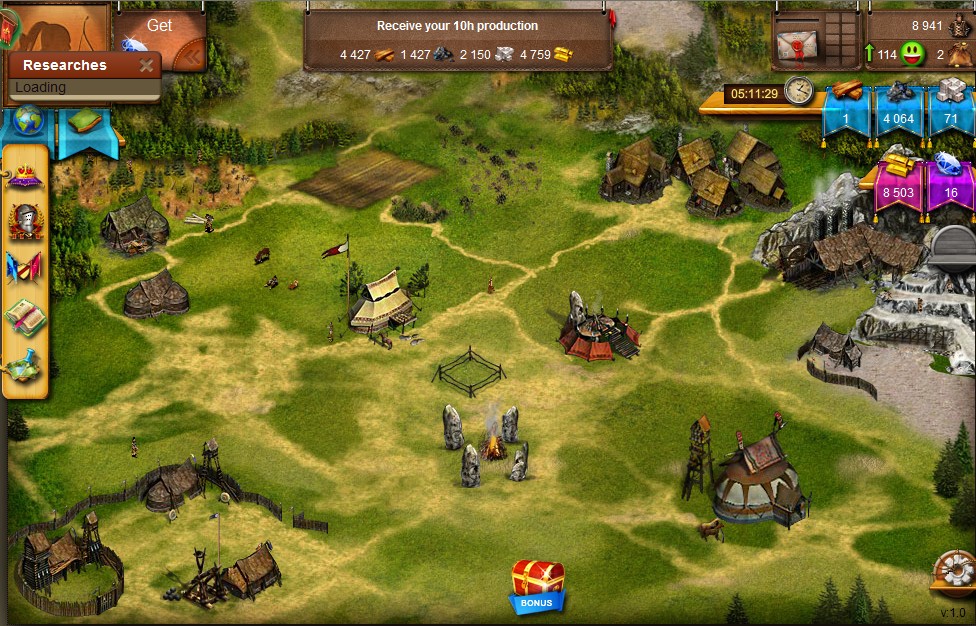Click the clock timer icon
The height and width of the screenshot is (626, 976).
pyautogui.click(x=798, y=91)
